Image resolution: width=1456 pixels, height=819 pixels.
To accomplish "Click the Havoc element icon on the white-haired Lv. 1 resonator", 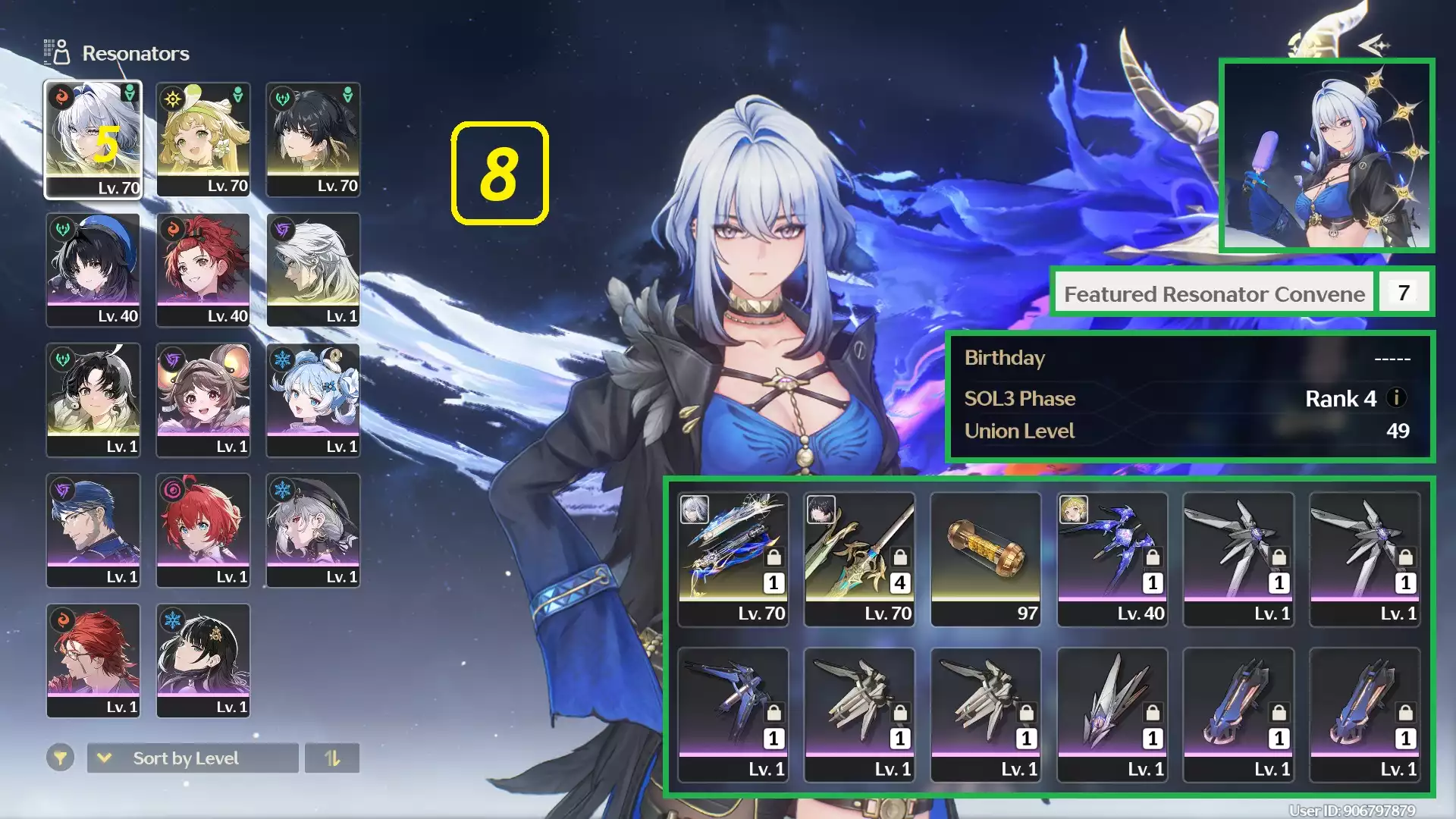I will (282, 228).
